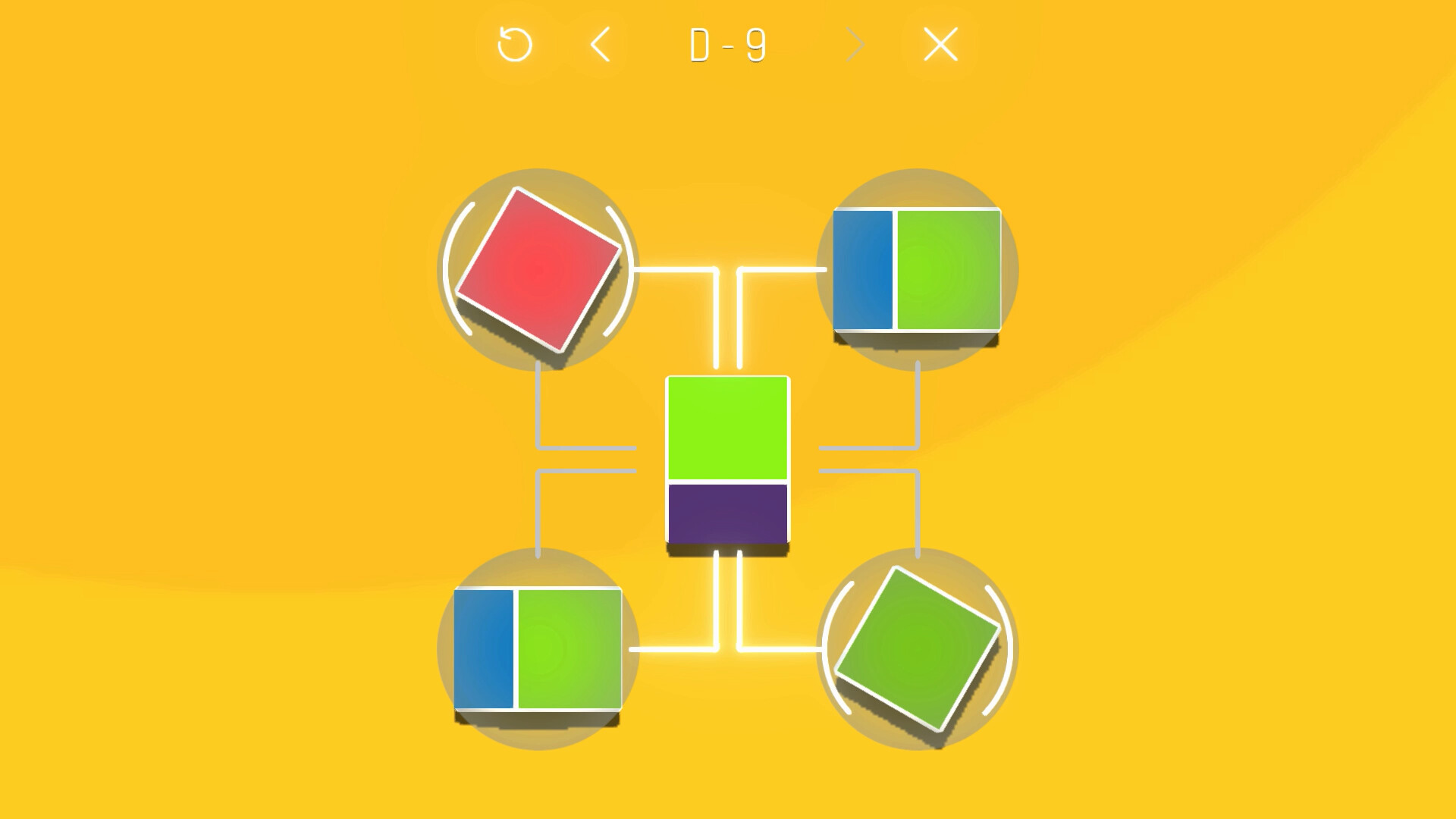The width and height of the screenshot is (1456, 819).
Task: Click the right-pointing chevron beside D-9
Action: click(x=855, y=45)
